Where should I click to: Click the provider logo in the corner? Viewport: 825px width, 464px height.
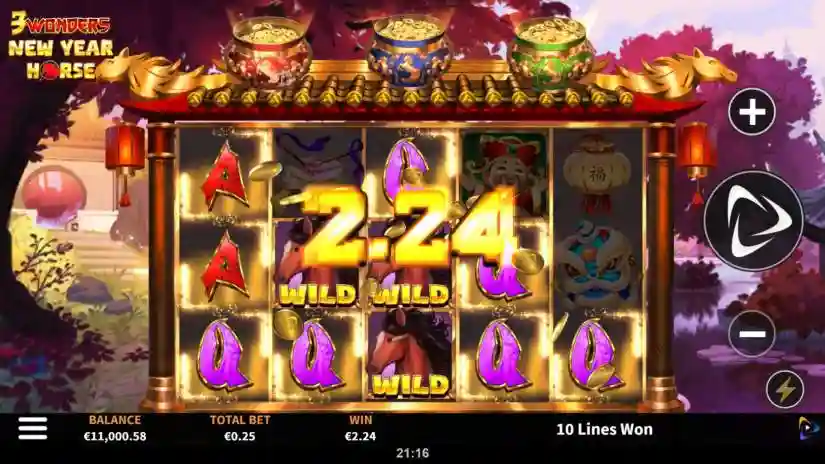click(x=808, y=429)
